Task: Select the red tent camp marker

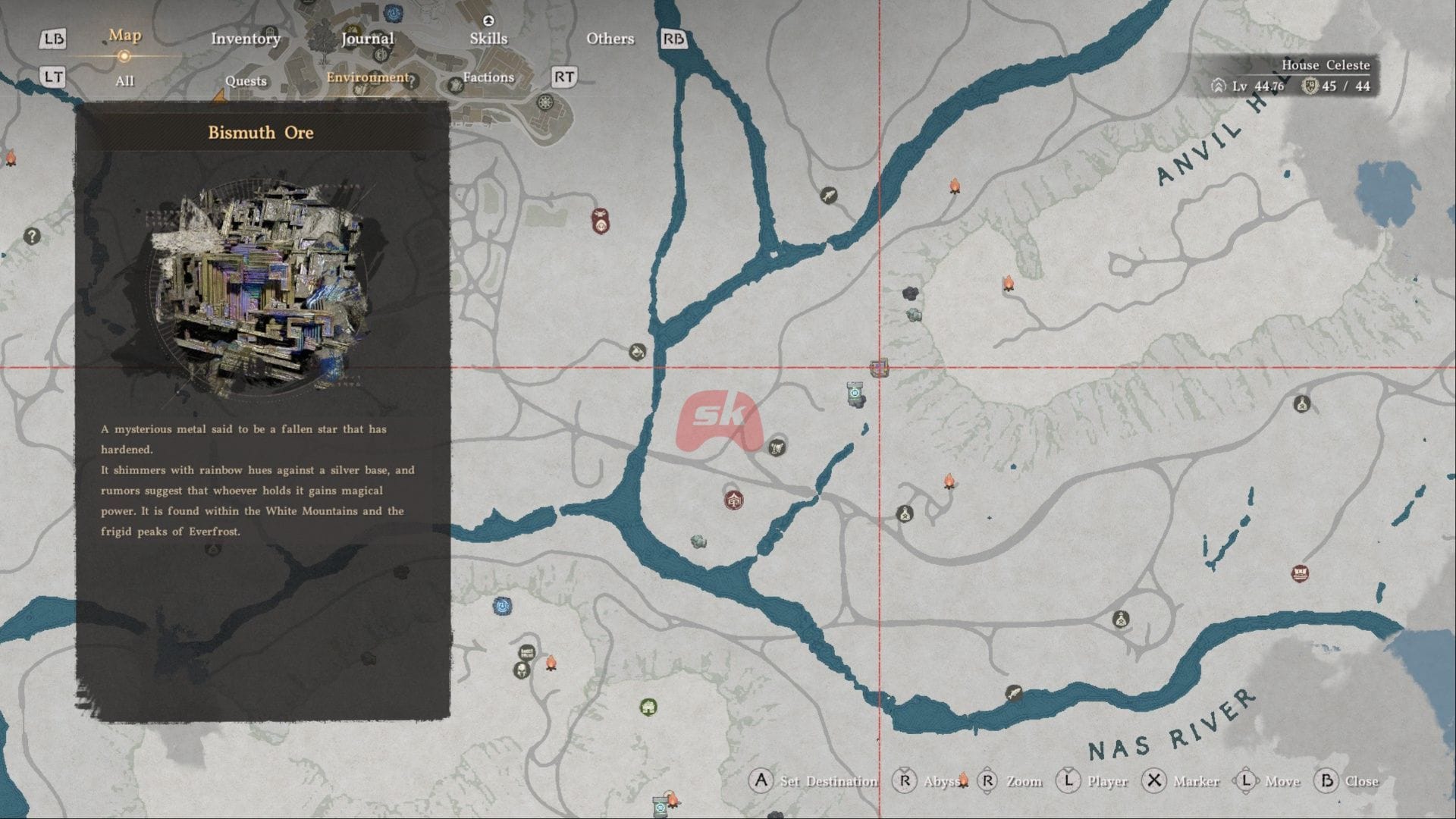Action: tap(733, 500)
